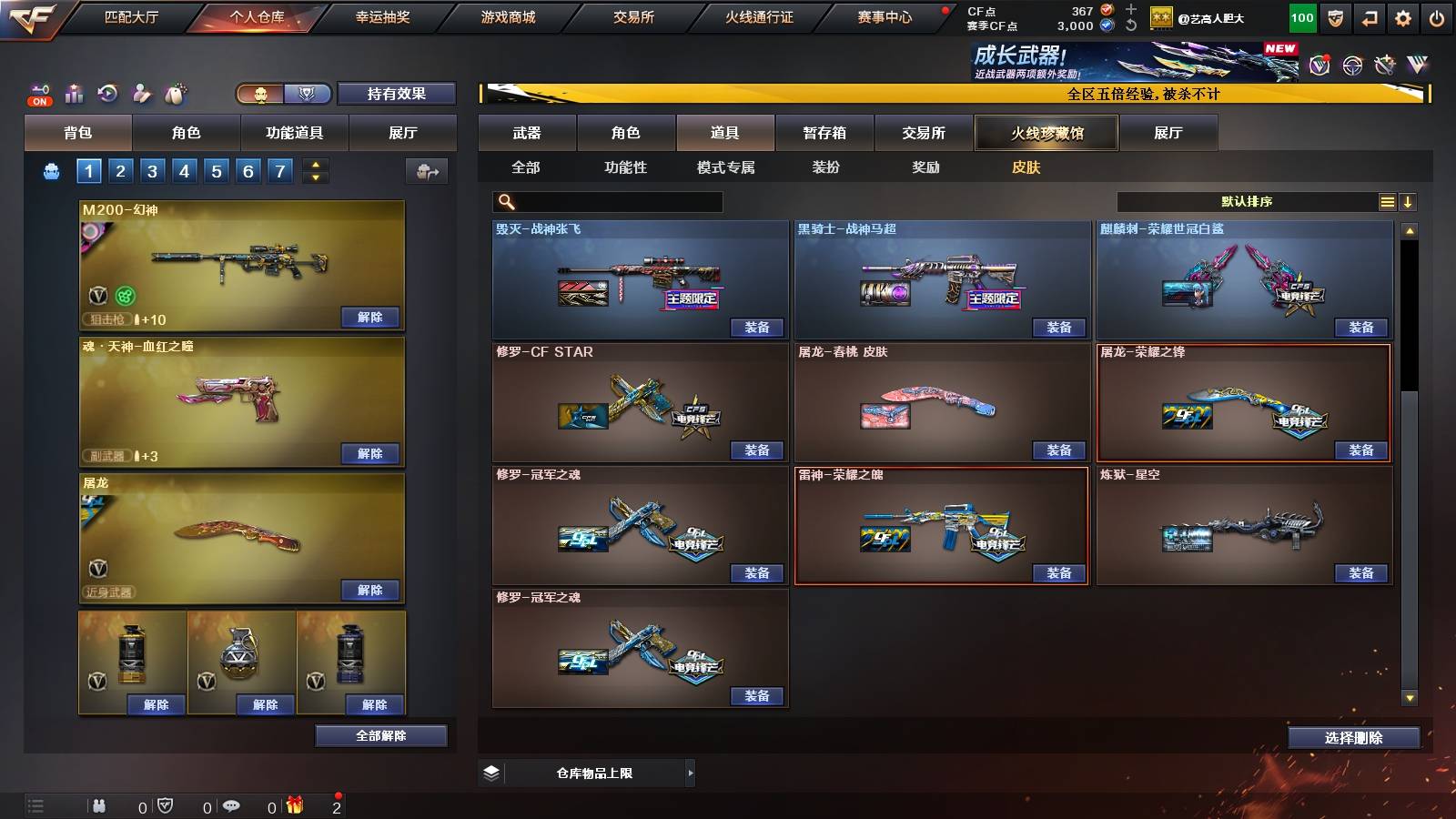Viewport: 1456px width, 819px height.
Task: Click the return arrow icon next to settings
Action: click(x=1369, y=17)
